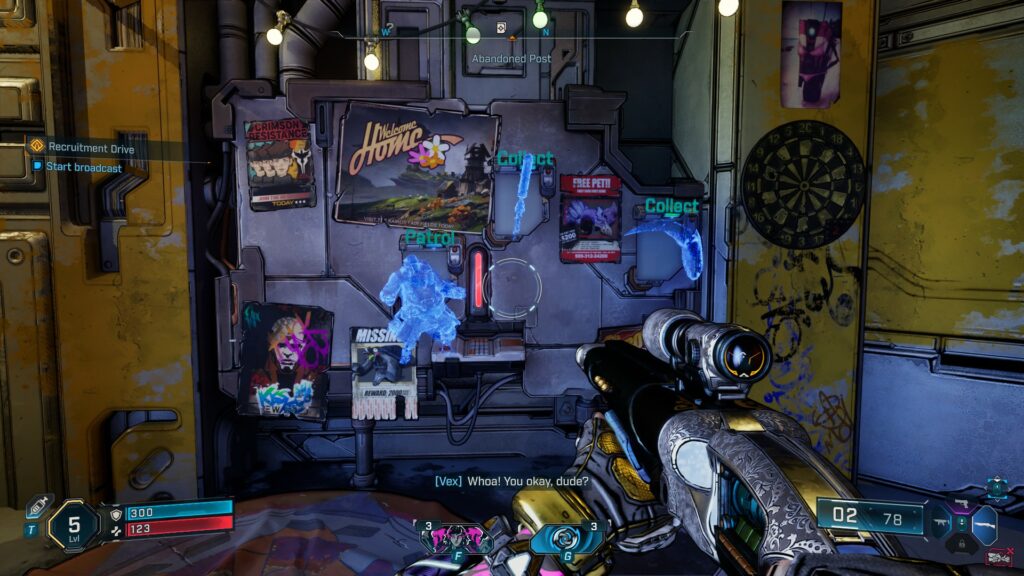Open the level 5 character badge
Viewport: 1024px width, 576px height.
74,524
